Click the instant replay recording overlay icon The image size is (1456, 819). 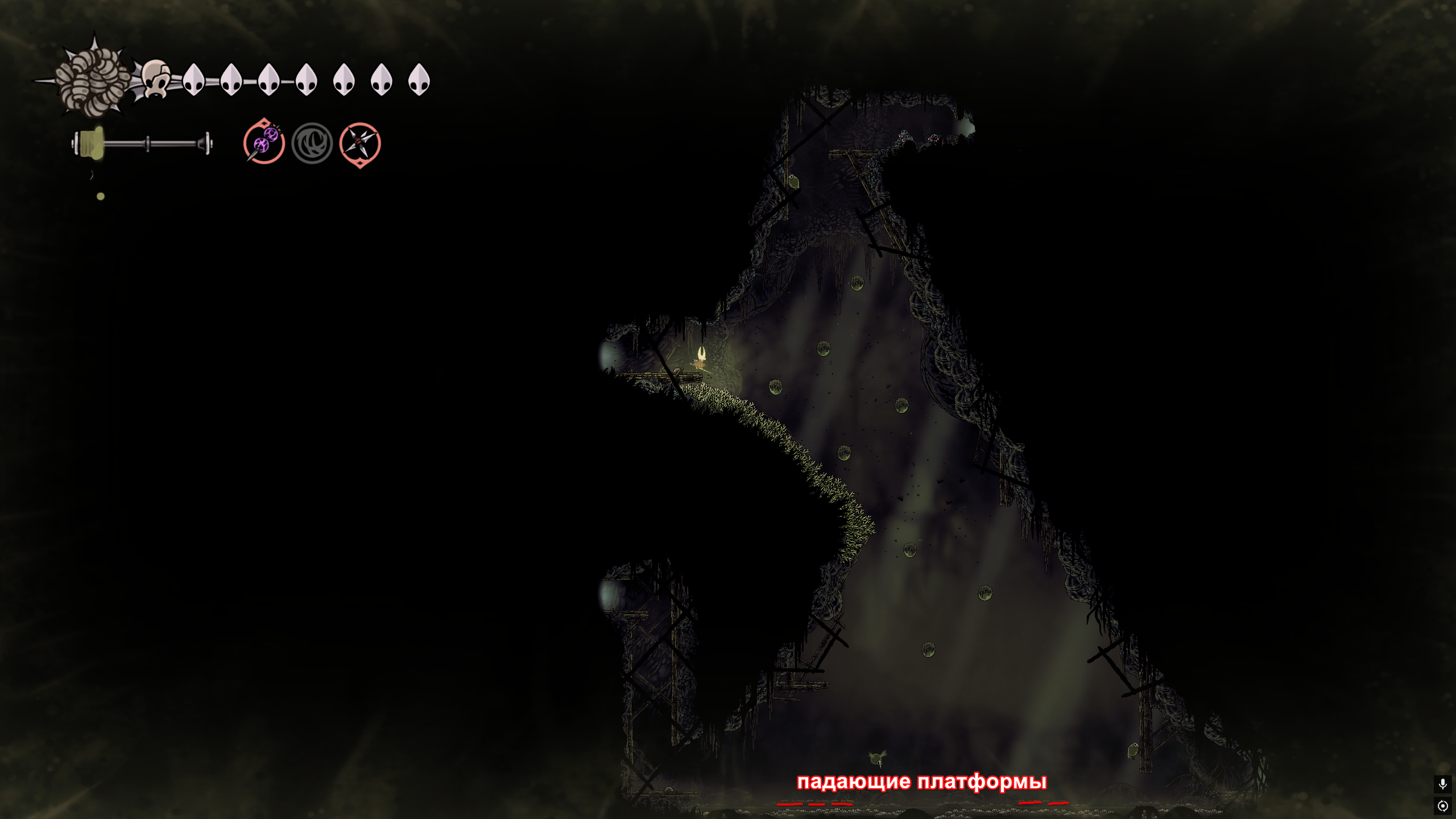tap(1442, 805)
